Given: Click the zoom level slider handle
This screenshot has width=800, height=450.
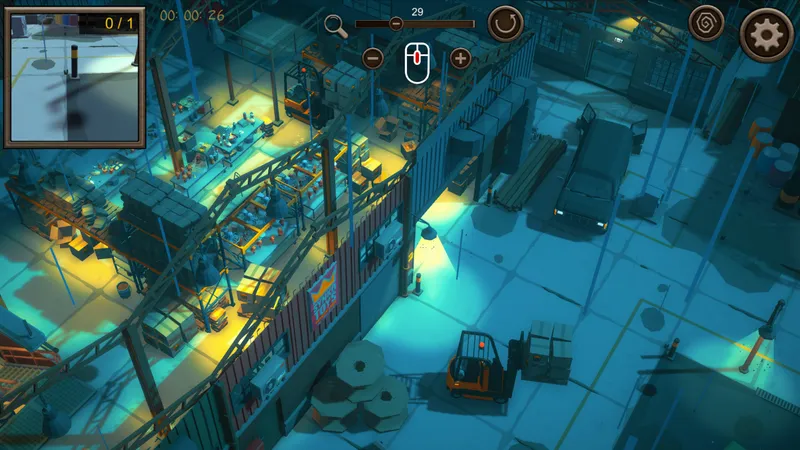Looking at the screenshot, I should [396, 24].
